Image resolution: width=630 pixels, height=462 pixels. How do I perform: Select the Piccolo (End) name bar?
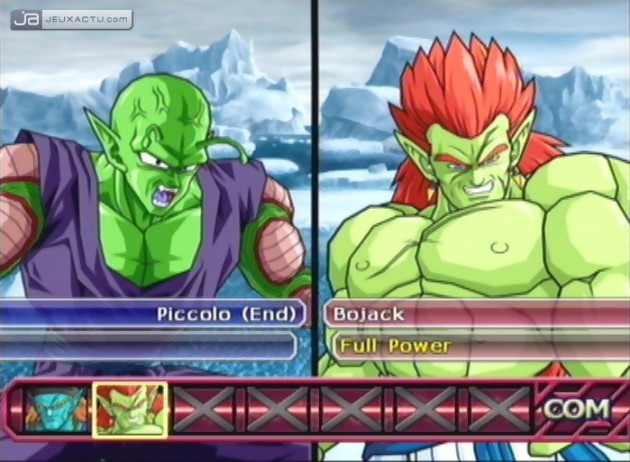[150, 314]
